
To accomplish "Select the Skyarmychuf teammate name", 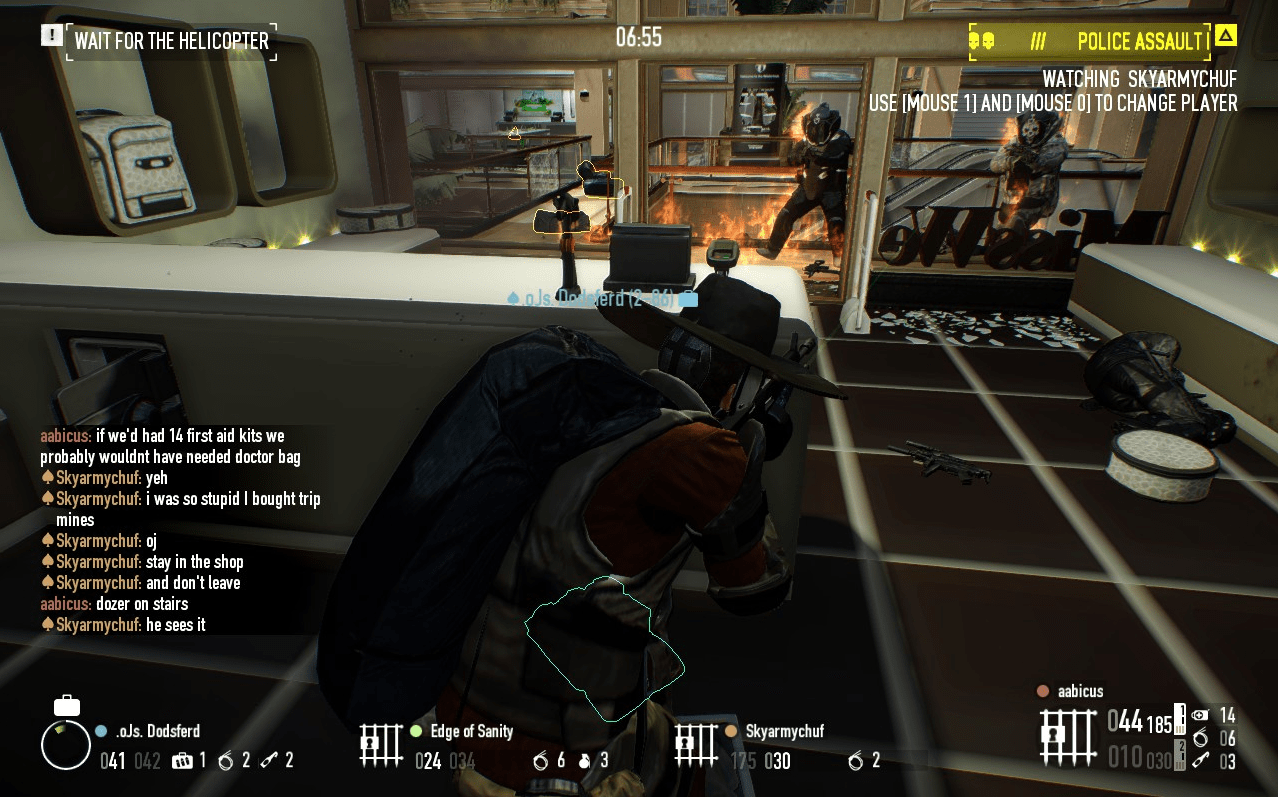I will [x=784, y=731].
